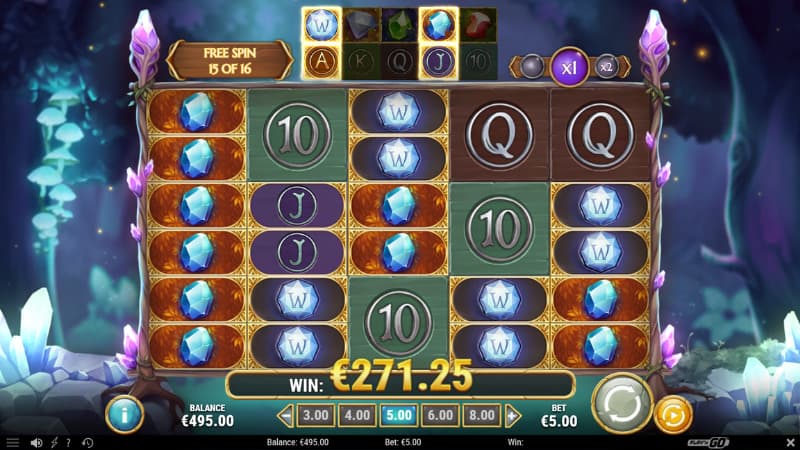The image size is (800, 450).
Task: Activate the orange autoplay button
Action: 672,414
